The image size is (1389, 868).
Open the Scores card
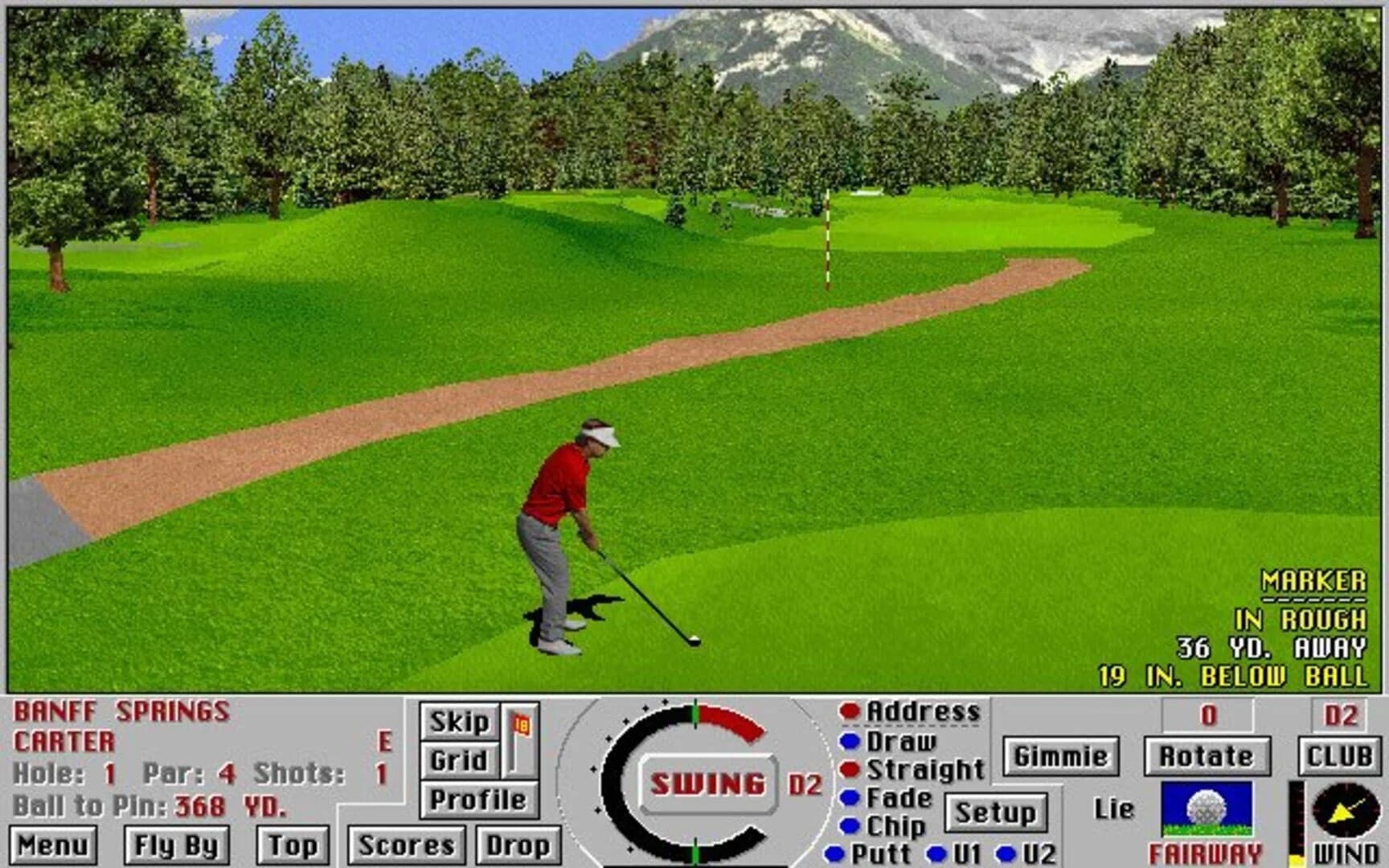[x=406, y=844]
